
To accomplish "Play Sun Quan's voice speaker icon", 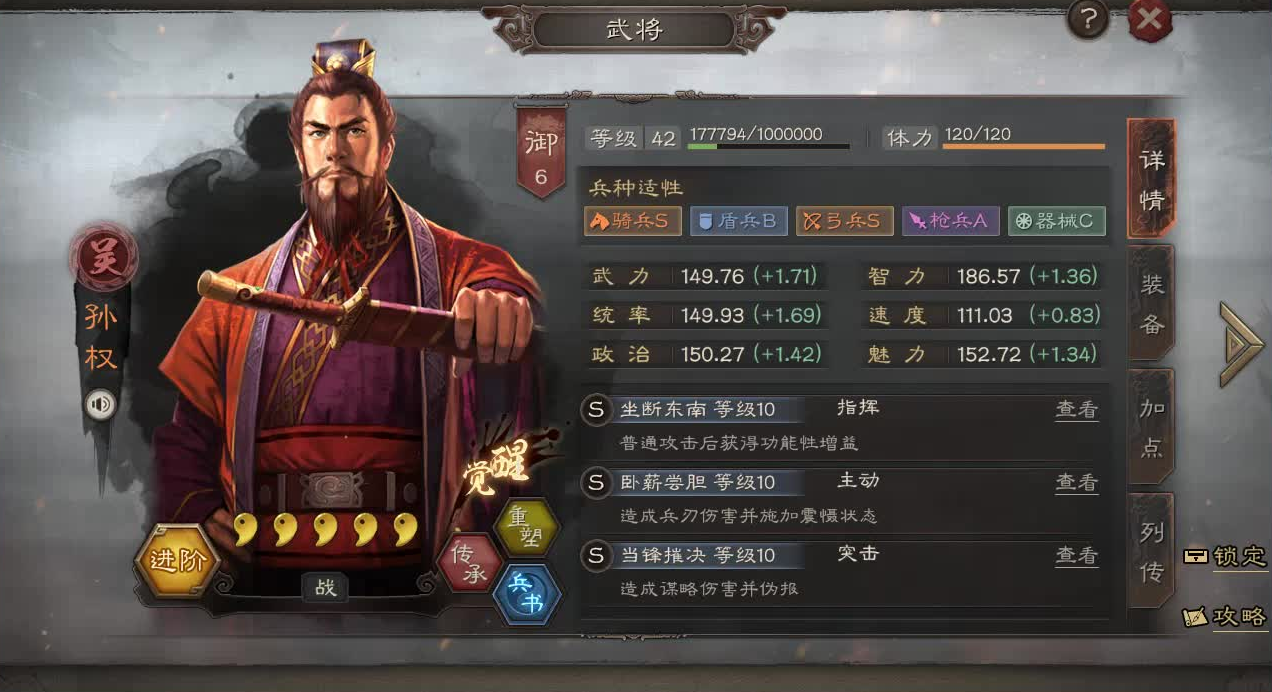I will click(101, 404).
